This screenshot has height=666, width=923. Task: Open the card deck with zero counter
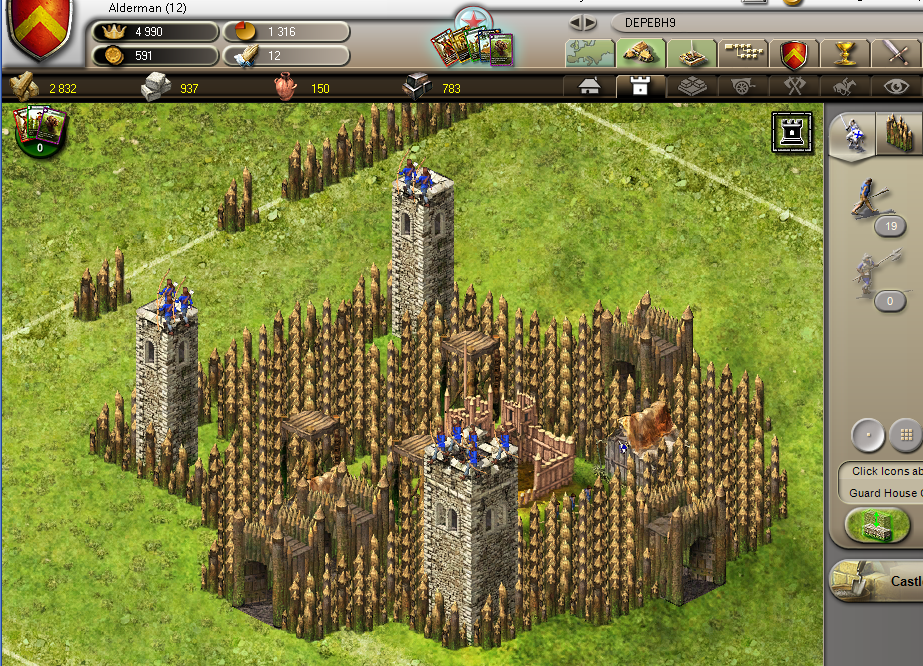[x=39, y=132]
